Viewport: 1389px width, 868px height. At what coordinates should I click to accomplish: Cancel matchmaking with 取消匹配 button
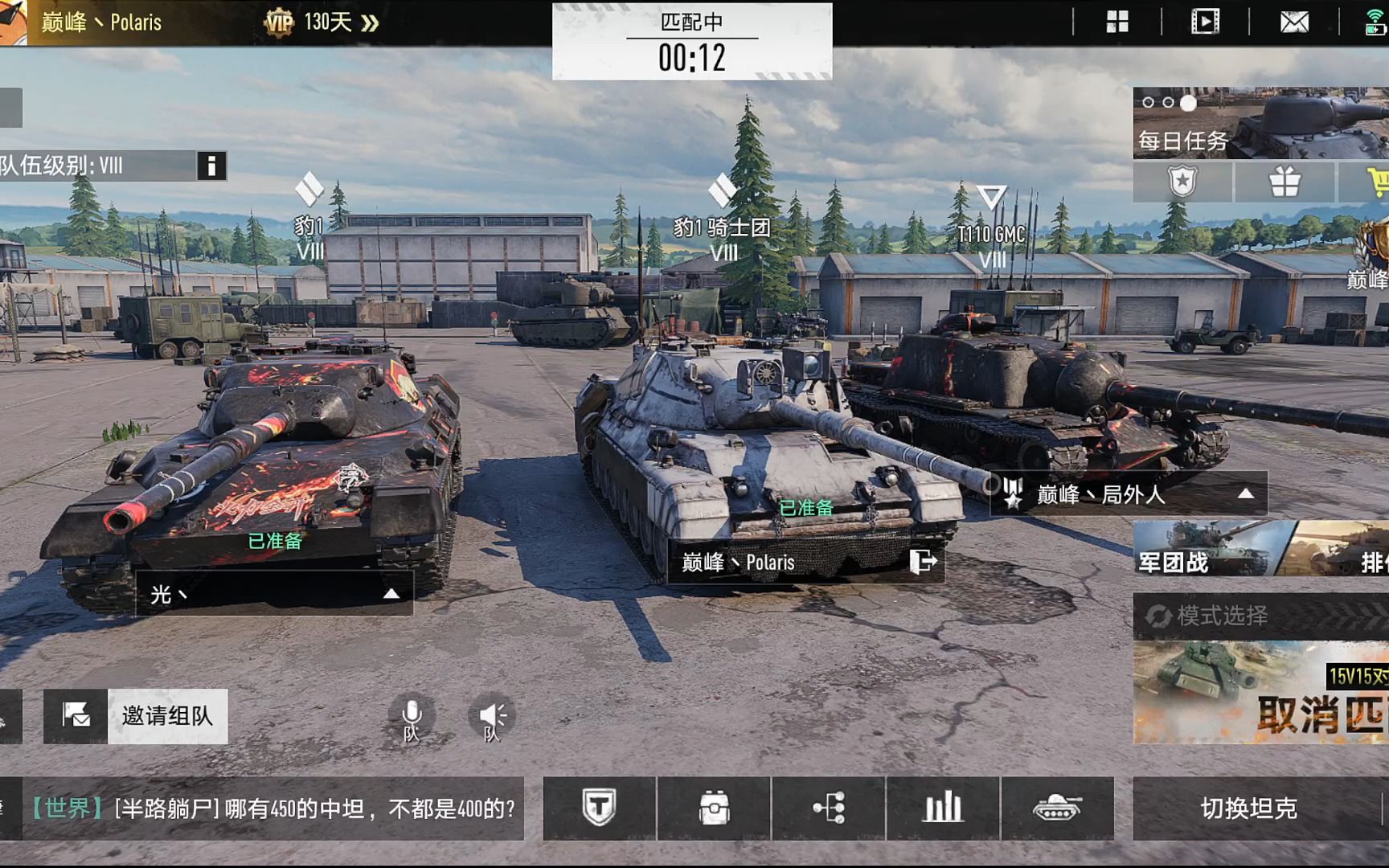(1318, 714)
